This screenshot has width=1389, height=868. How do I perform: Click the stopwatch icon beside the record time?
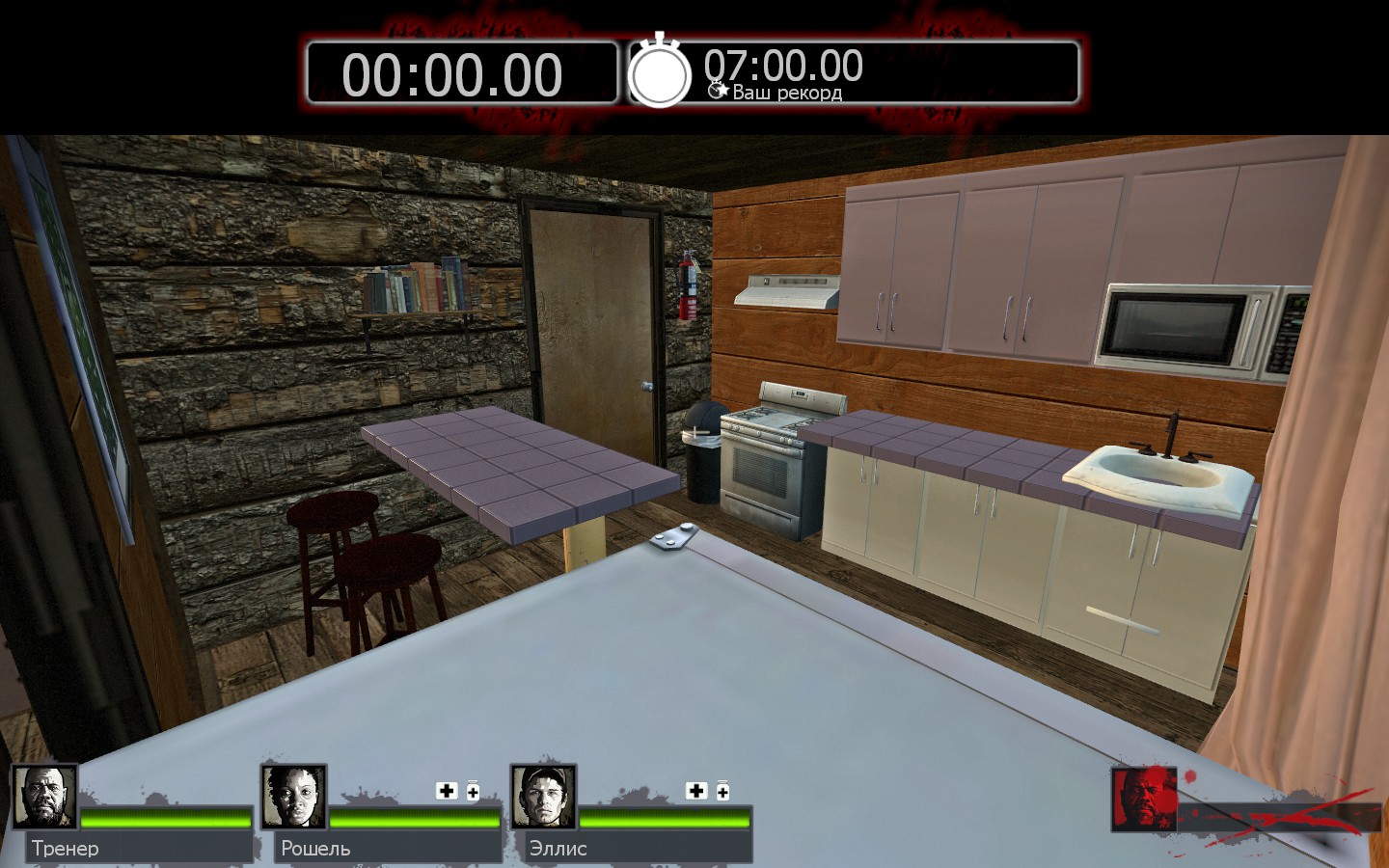click(x=660, y=72)
